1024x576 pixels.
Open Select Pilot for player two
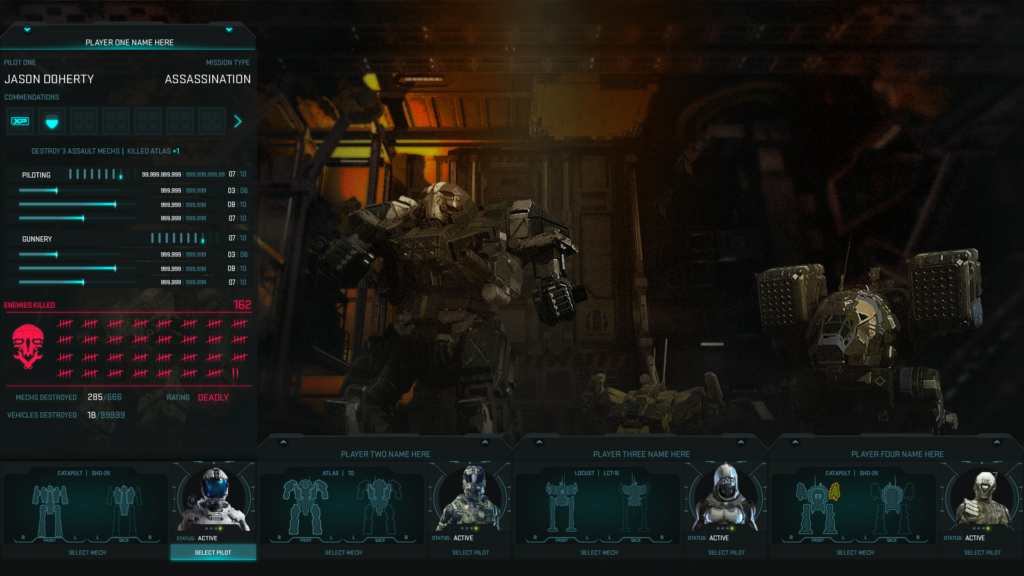tap(469, 552)
